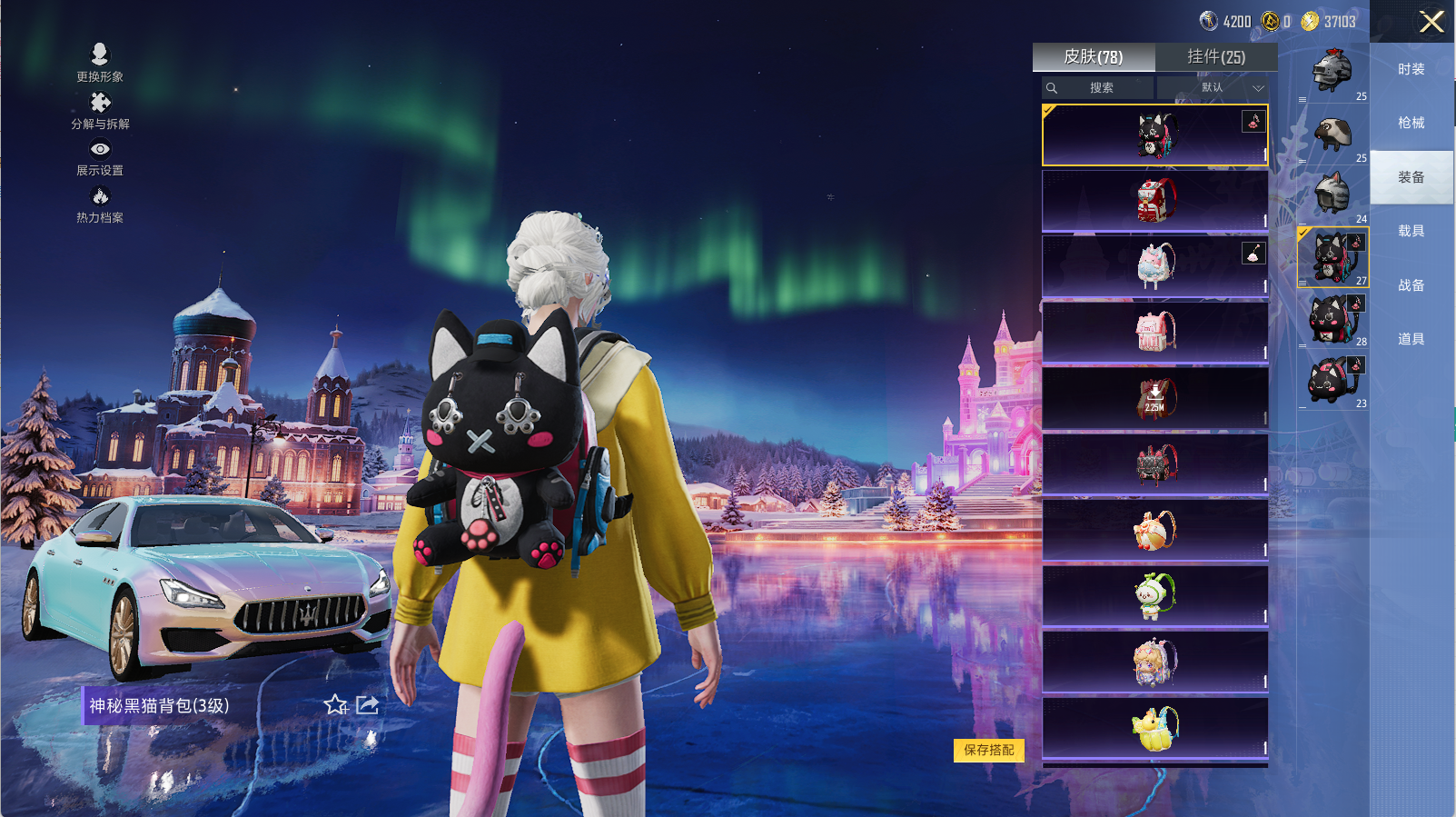Save the outfit with 保存搭配
This screenshot has height=817, width=1456.
(989, 750)
